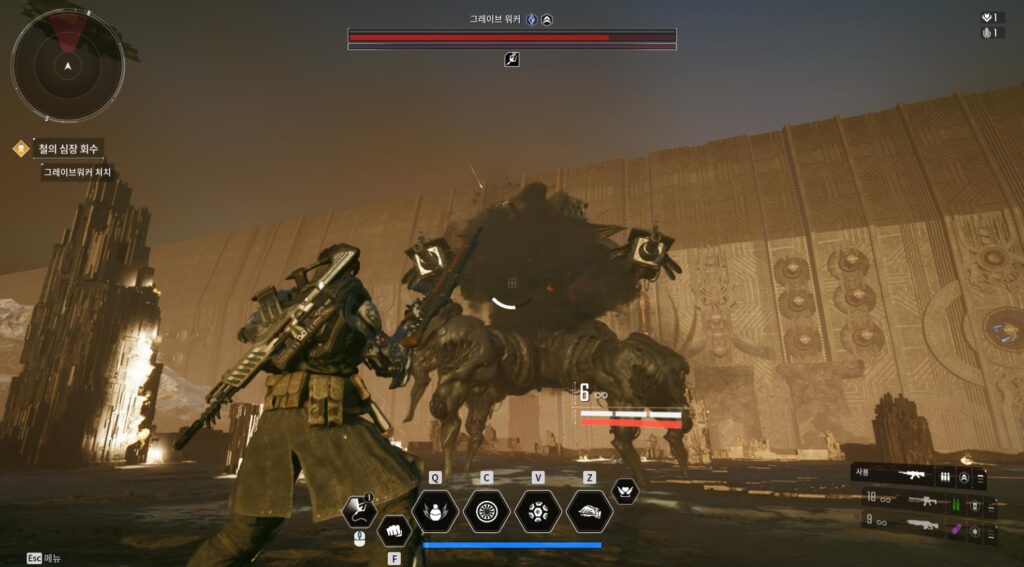
Task: Use the spoked wheel skill
Action: pyautogui.click(x=487, y=511)
